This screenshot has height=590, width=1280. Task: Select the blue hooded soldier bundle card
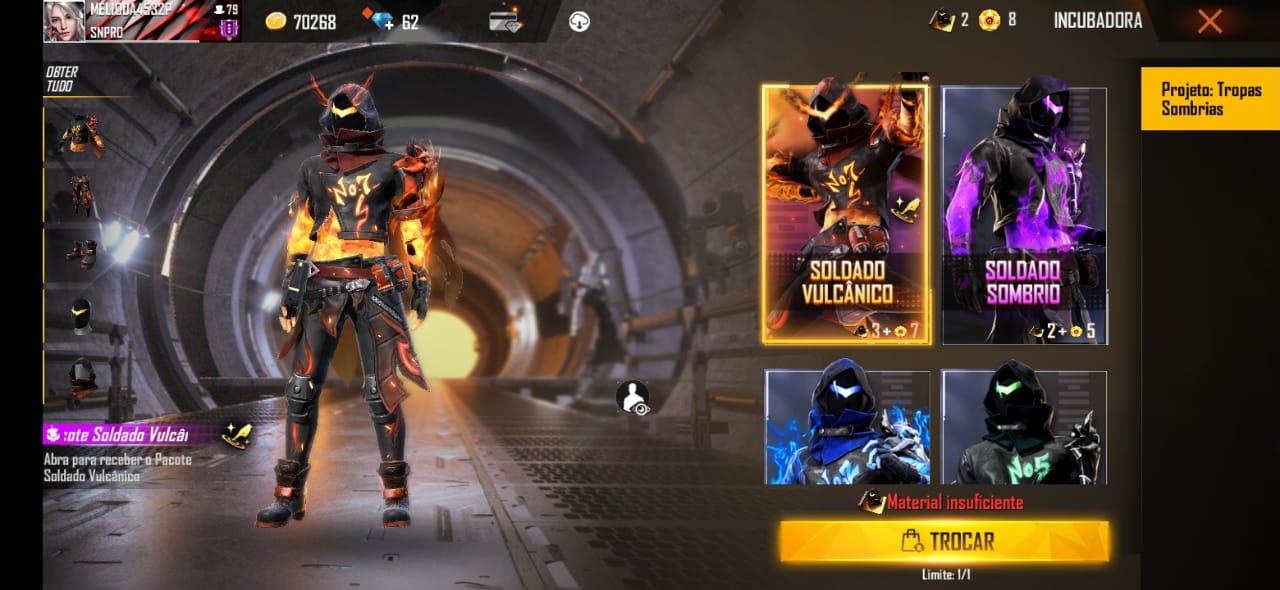click(847, 427)
